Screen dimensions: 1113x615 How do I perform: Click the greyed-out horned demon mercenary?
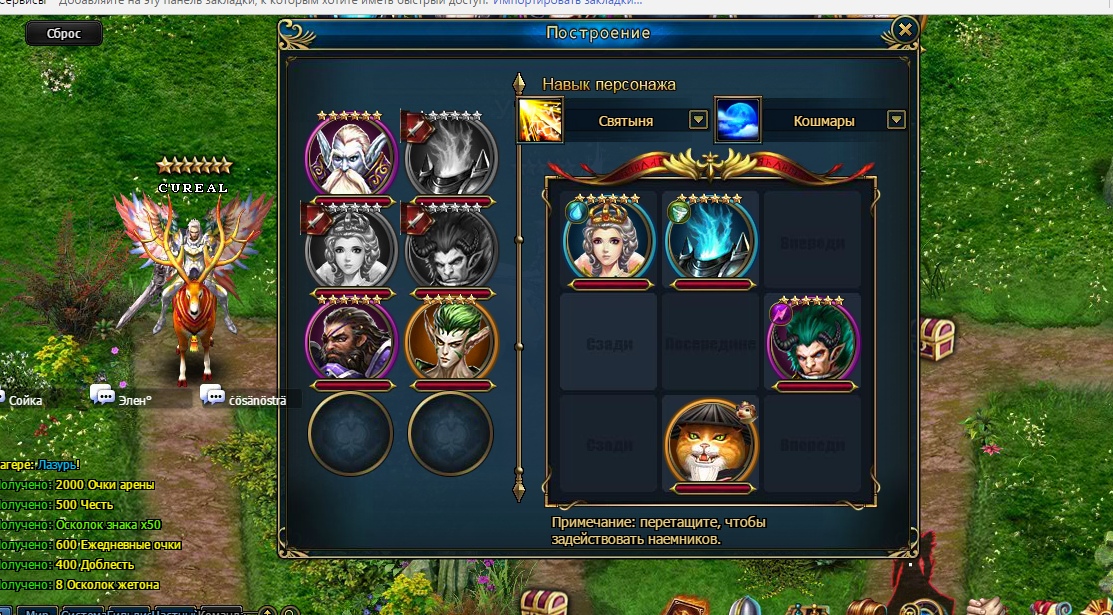[x=452, y=248]
